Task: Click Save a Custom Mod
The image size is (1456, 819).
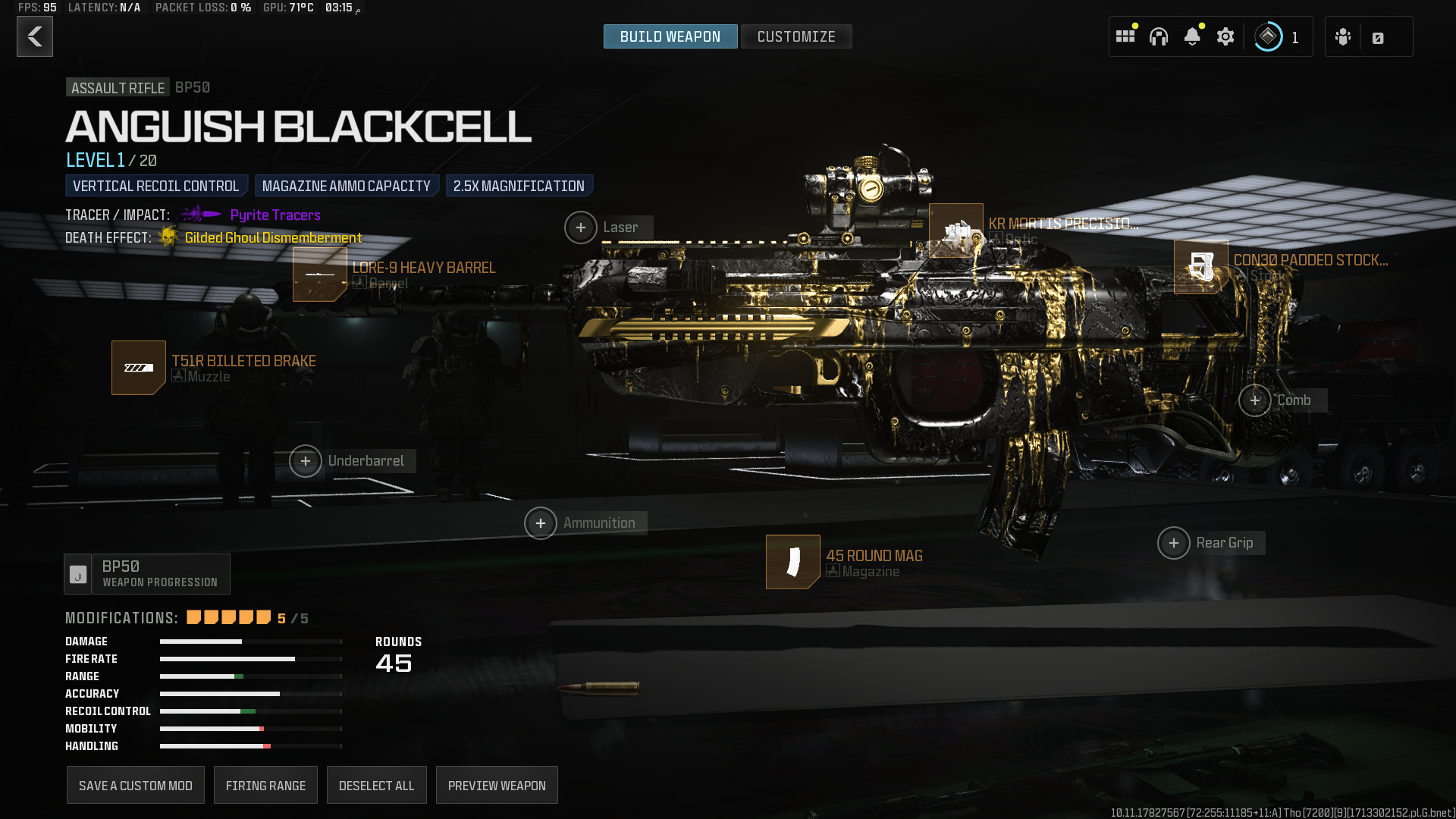Action: [x=136, y=786]
